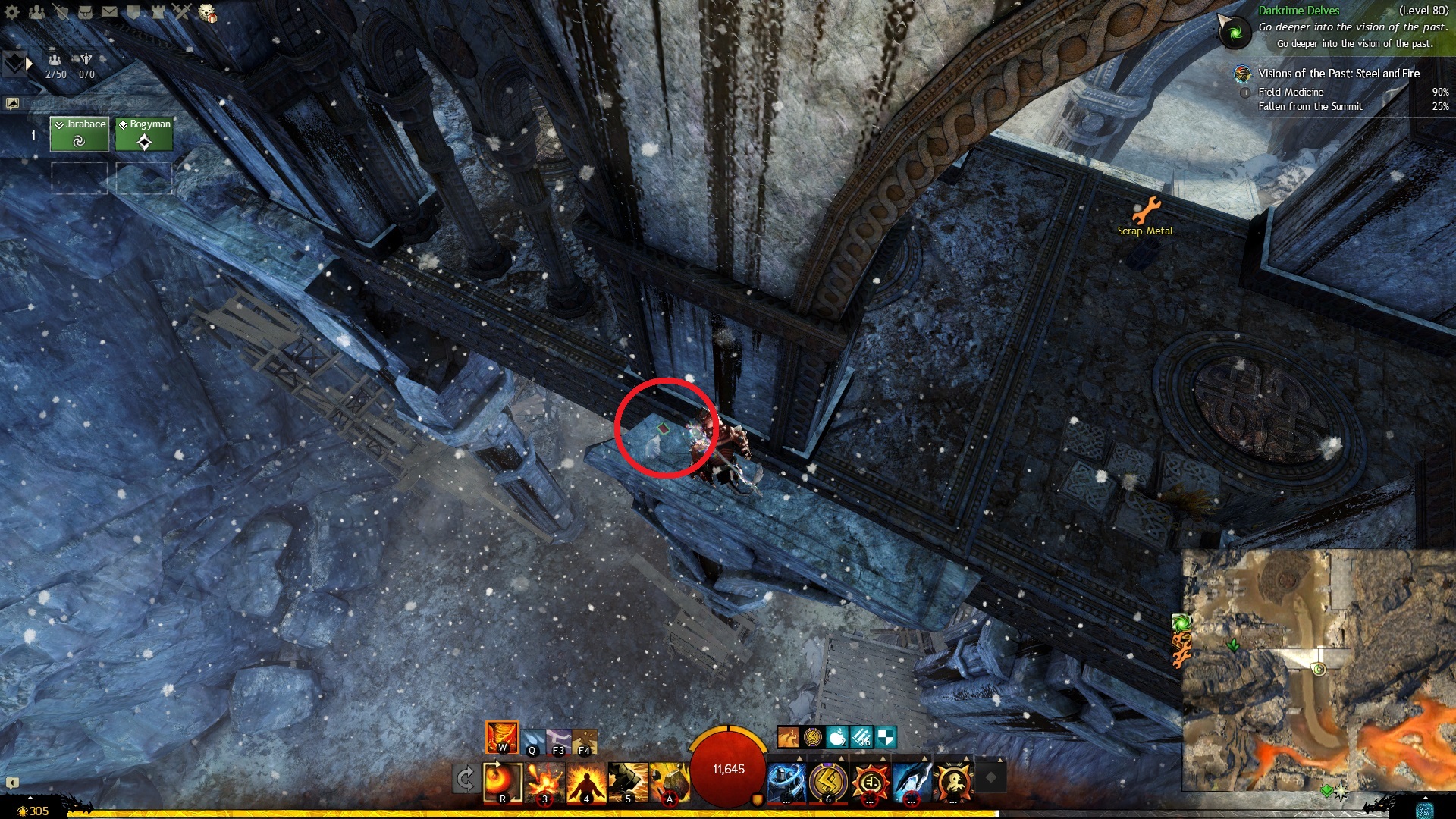Click the Darkrime Delves green swirl objective
Screen dimensions: 1456x819
click(1234, 32)
